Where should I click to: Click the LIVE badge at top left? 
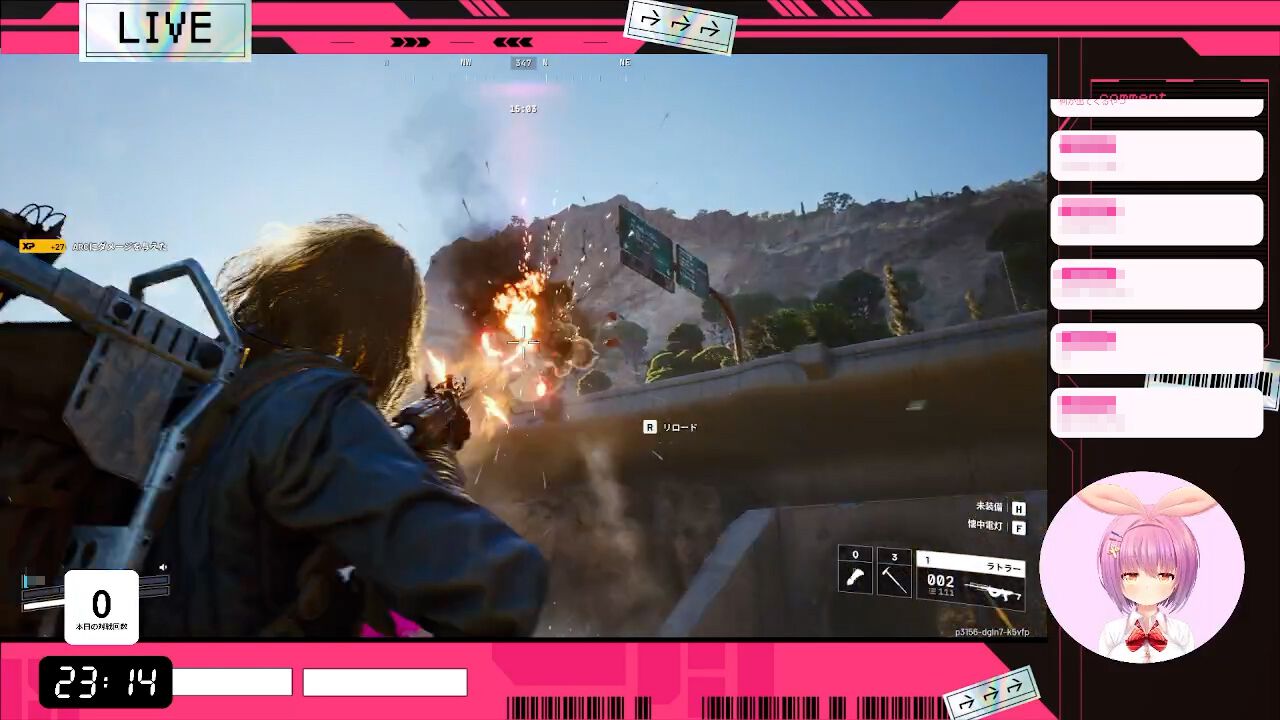pyautogui.click(x=163, y=29)
